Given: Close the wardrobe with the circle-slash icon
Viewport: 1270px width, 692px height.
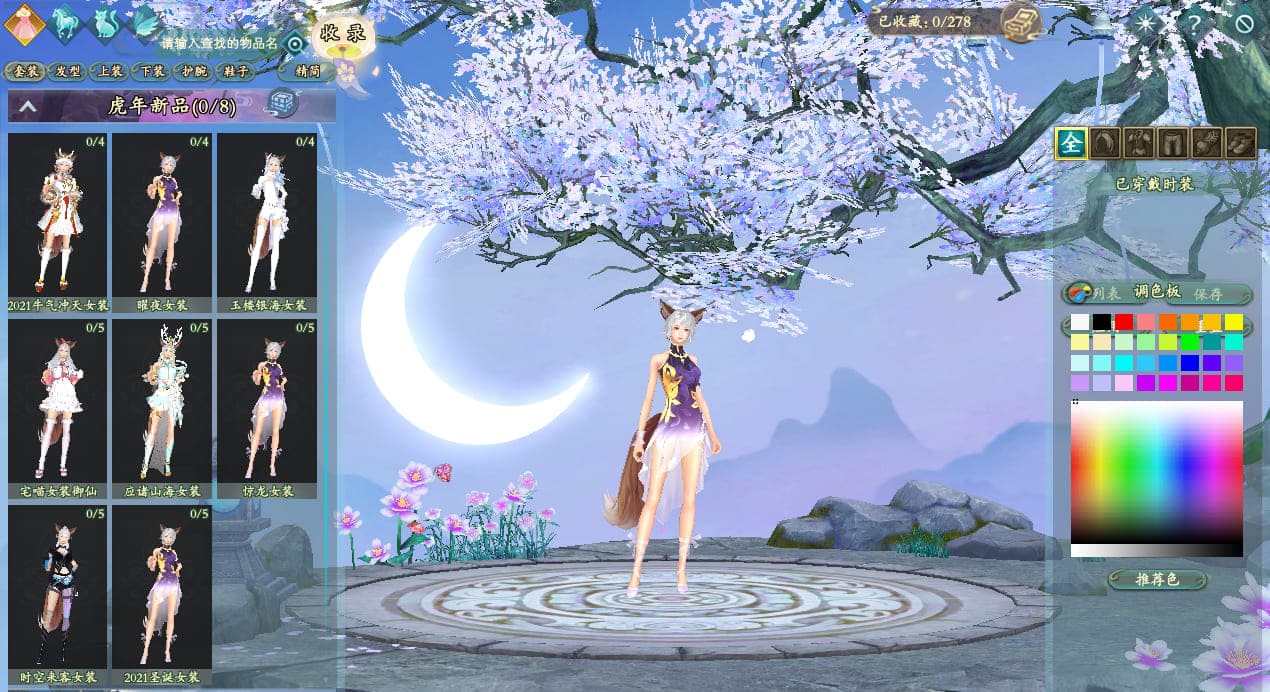Looking at the screenshot, I should 1245,22.
